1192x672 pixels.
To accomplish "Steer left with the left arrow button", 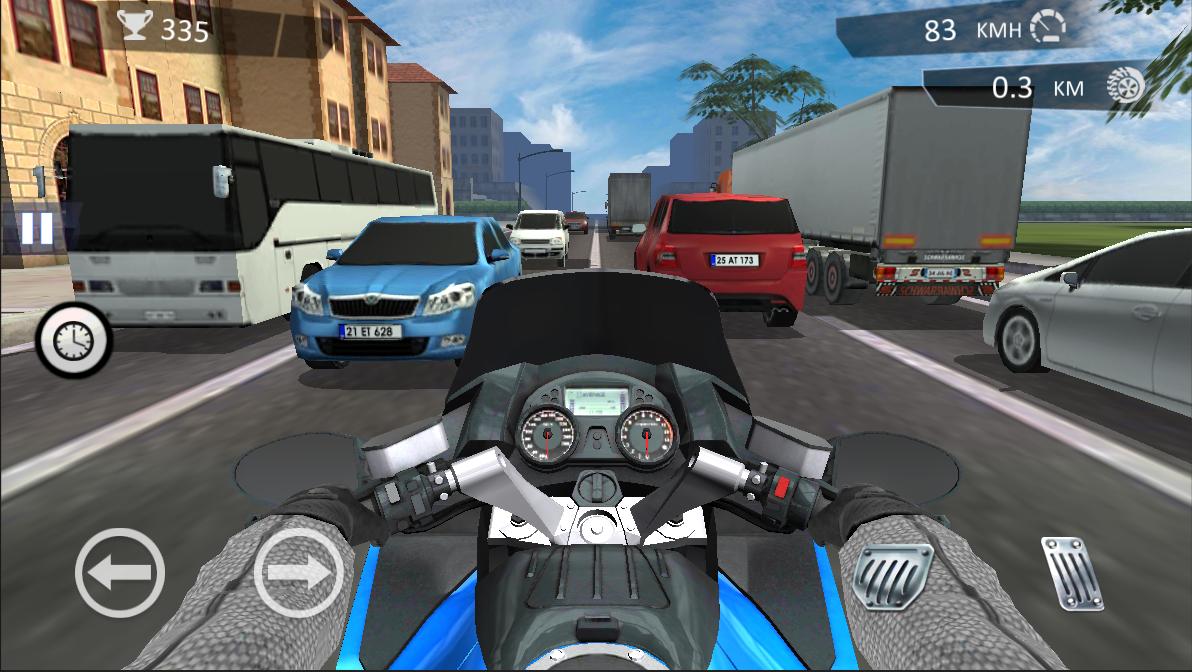I will click(119, 573).
